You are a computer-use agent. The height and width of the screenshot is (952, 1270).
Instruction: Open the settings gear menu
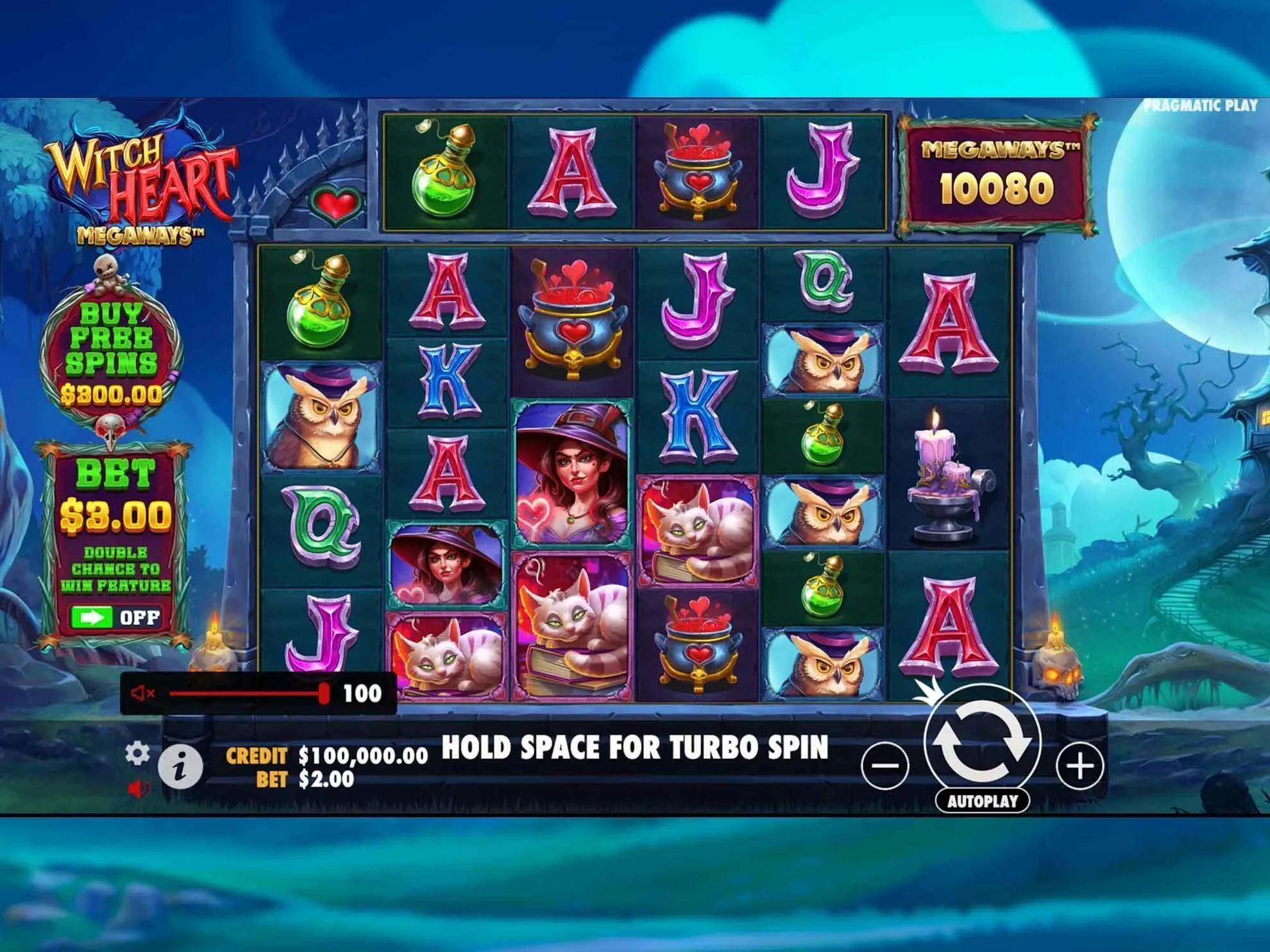click(x=137, y=754)
